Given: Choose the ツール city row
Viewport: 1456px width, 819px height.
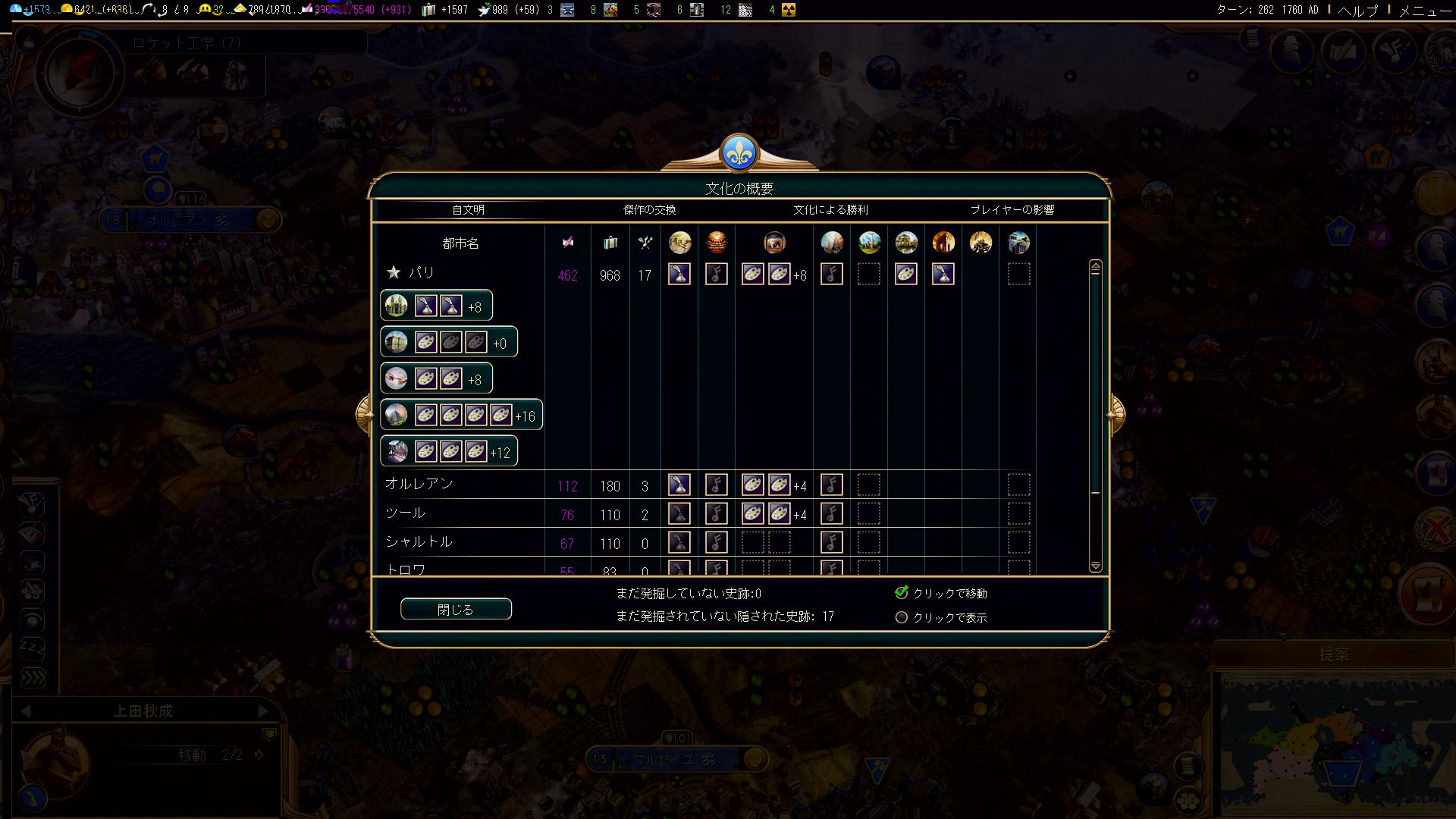Looking at the screenshot, I should coord(406,513).
